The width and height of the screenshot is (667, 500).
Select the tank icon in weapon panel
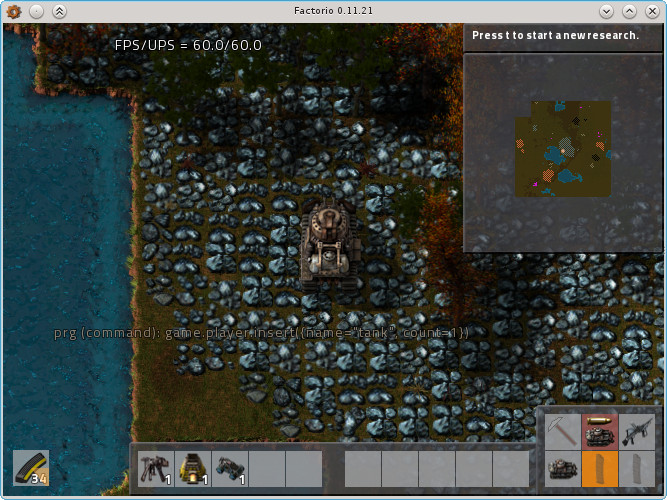(562, 468)
